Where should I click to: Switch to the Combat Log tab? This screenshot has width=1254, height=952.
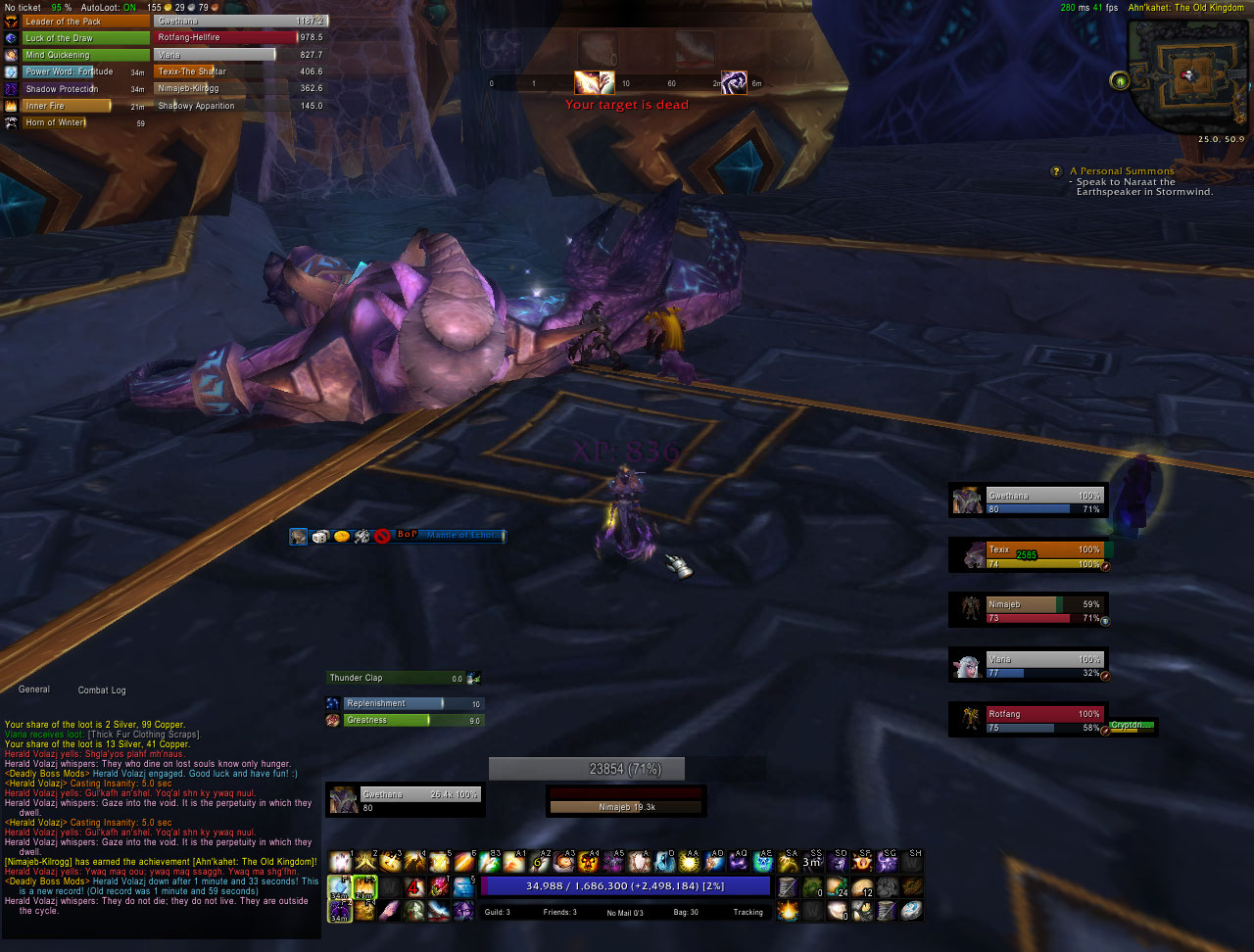click(101, 690)
